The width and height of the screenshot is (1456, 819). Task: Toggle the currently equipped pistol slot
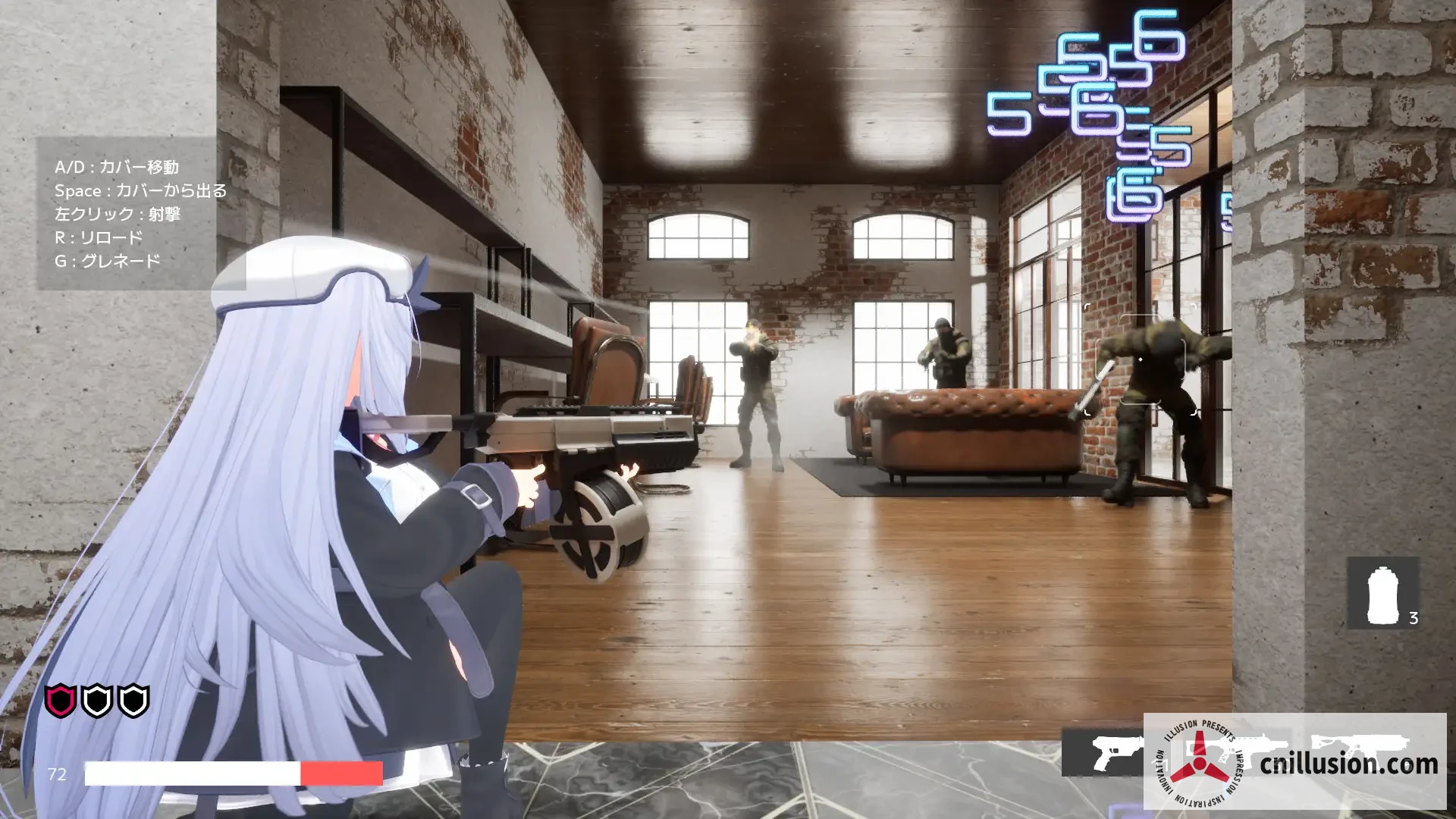point(1113,752)
